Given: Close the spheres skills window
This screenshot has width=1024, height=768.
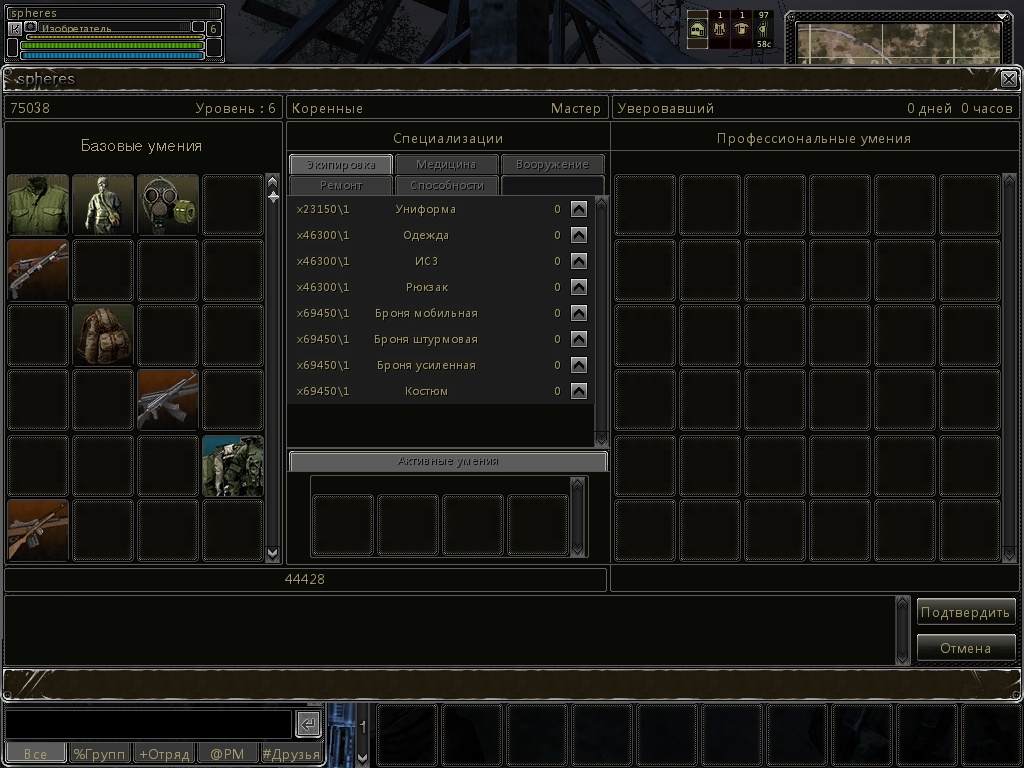Looking at the screenshot, I should click(x=1009, y=79).
